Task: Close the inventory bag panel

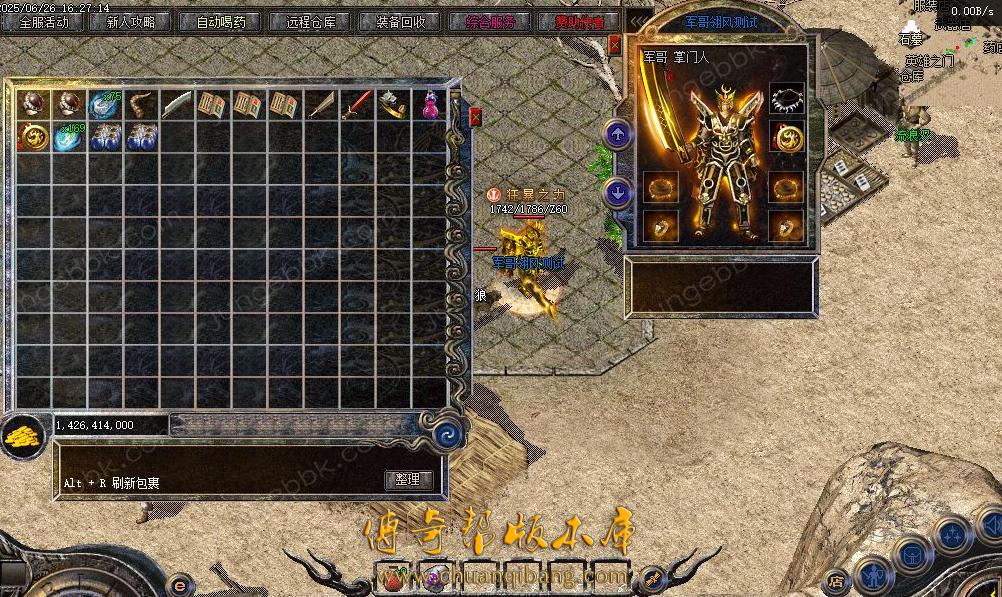Action: [475, 117]
